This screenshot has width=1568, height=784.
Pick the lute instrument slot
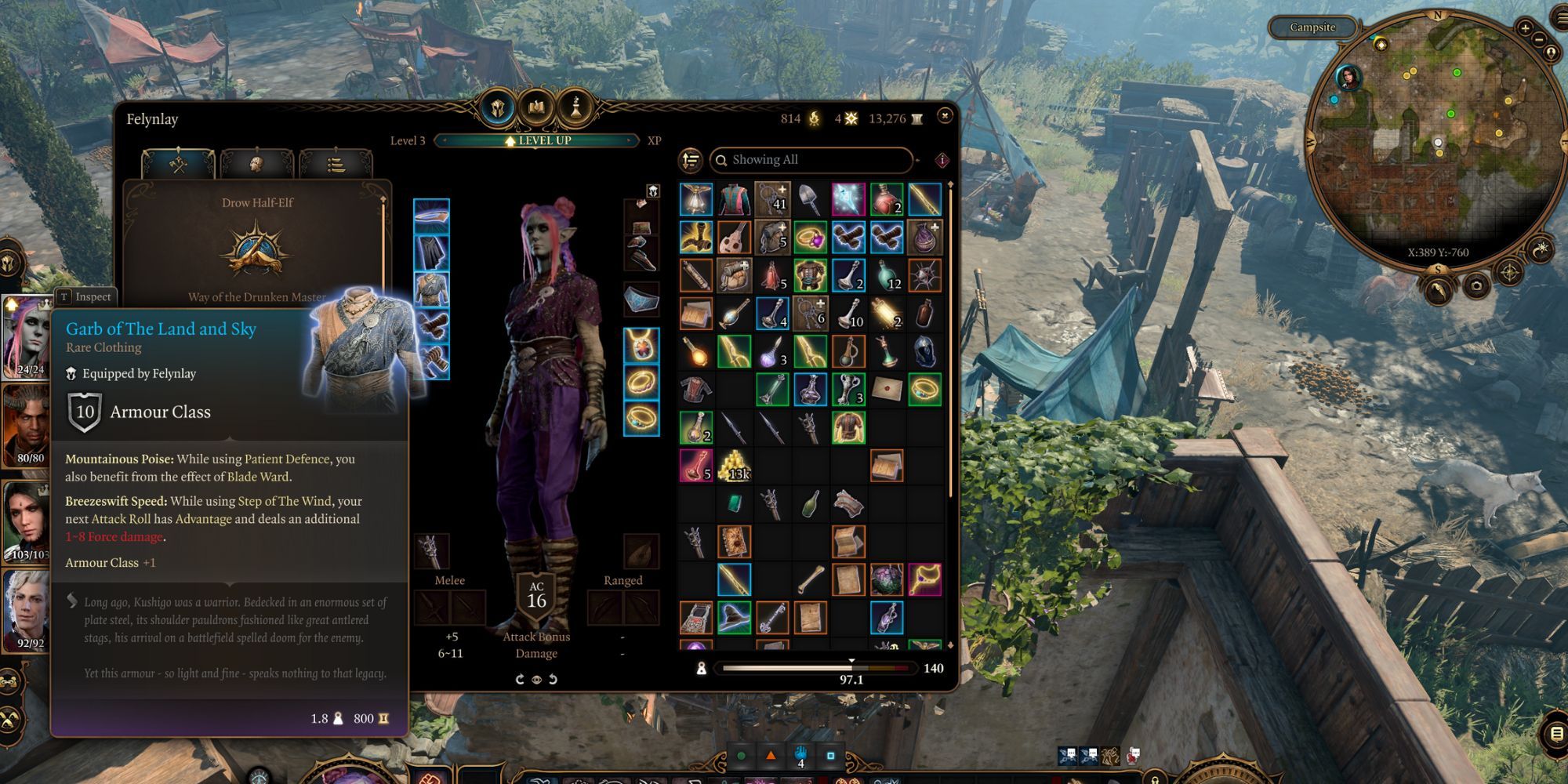[735, 237]
